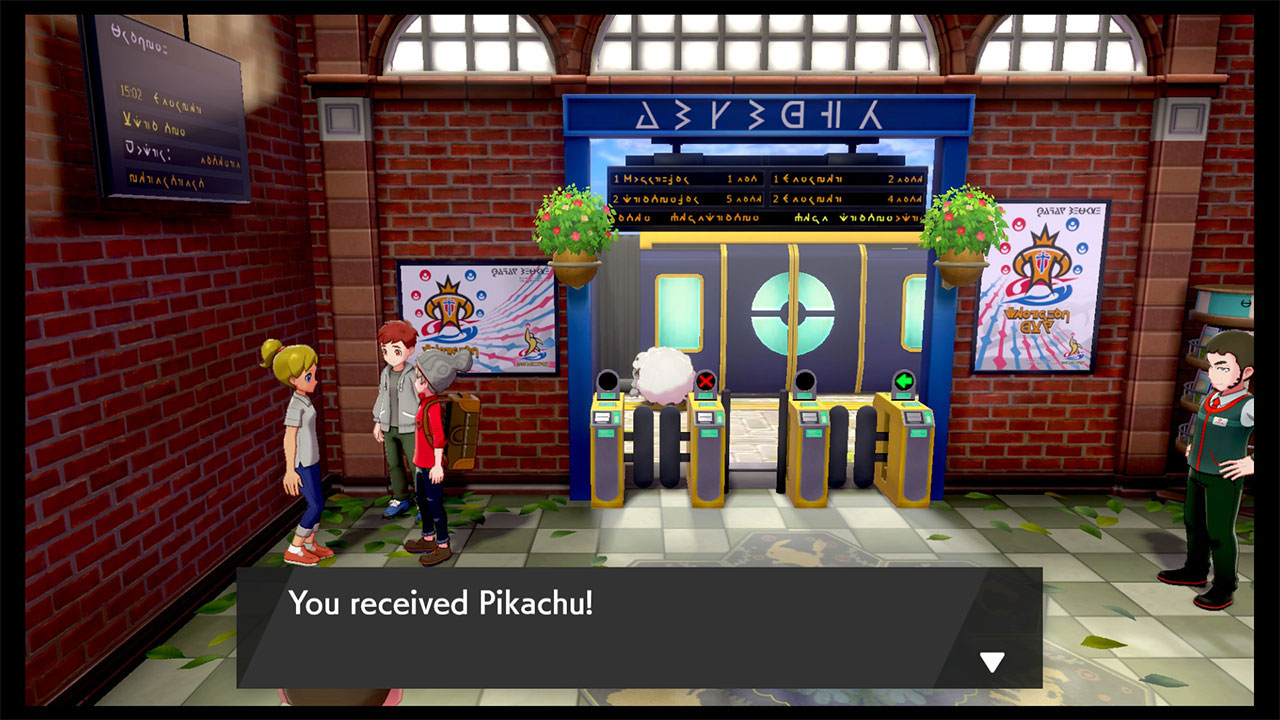Viewport: 1280px width, 720px height.
Task: Click the "You received Pikachu!" message box
Action: pyautogui.click(x=640, y=627)
